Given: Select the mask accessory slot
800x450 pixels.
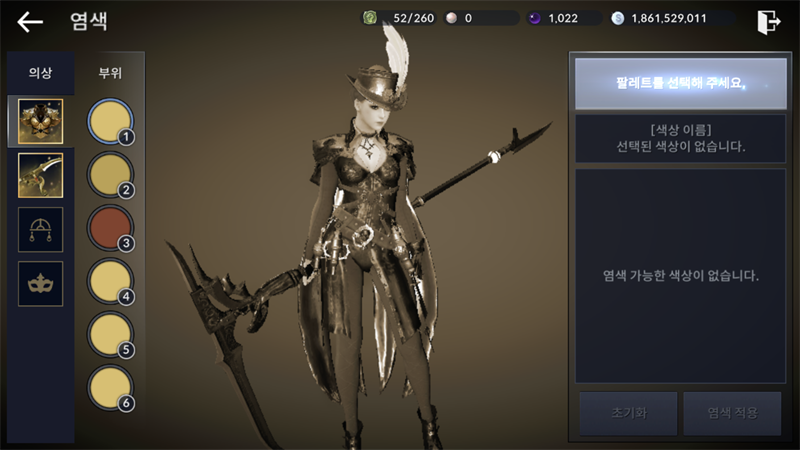Looking at the screenshot, I should pos(41,284).
